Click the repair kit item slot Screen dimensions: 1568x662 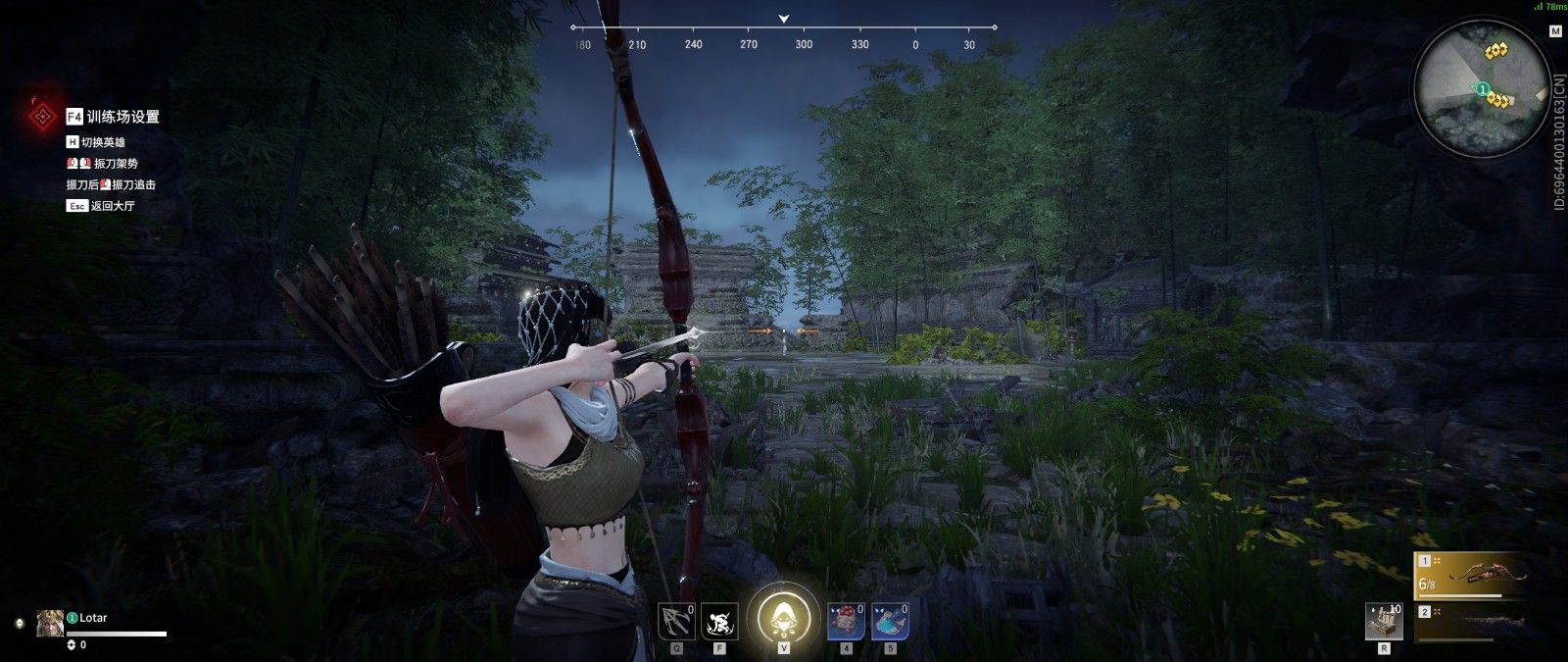(1384, 622)
